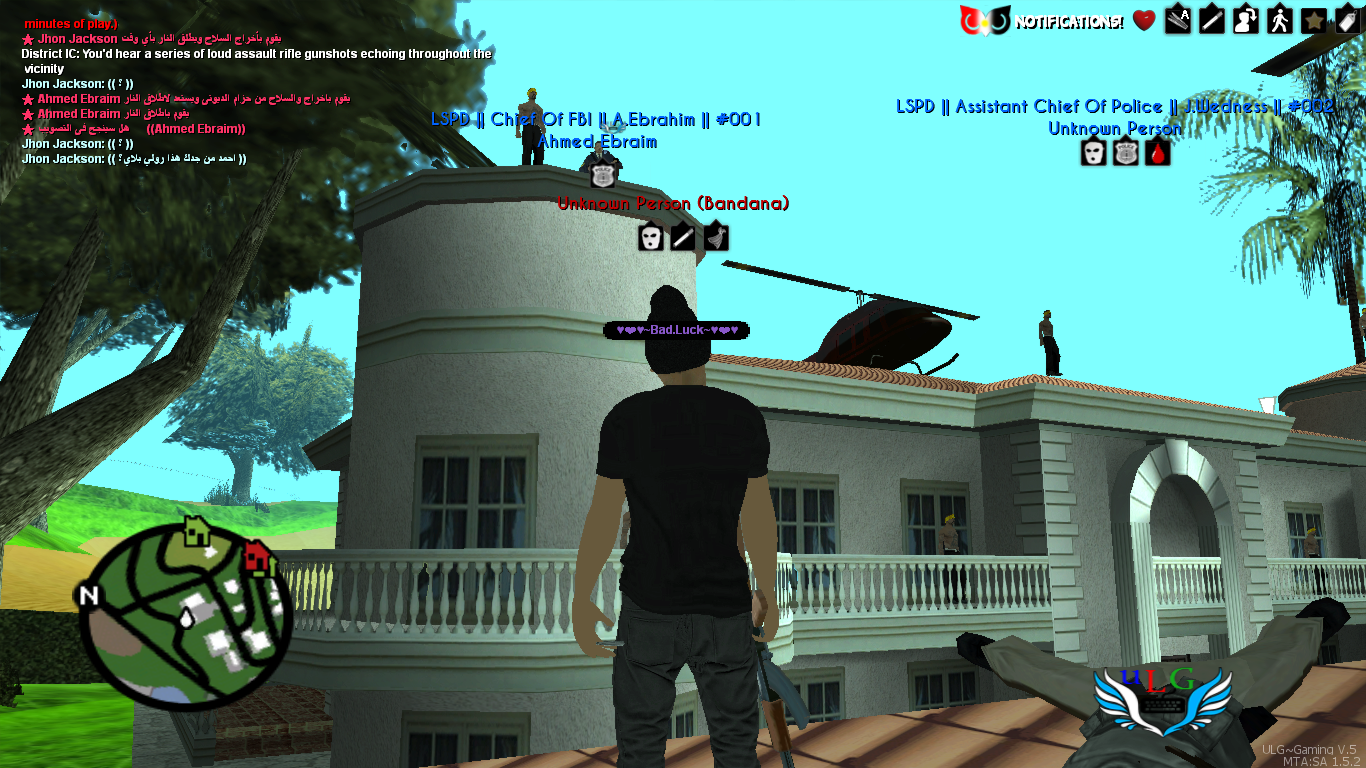
Task: Open the Notifications owl logo
Action: click(x=983, y=20)
